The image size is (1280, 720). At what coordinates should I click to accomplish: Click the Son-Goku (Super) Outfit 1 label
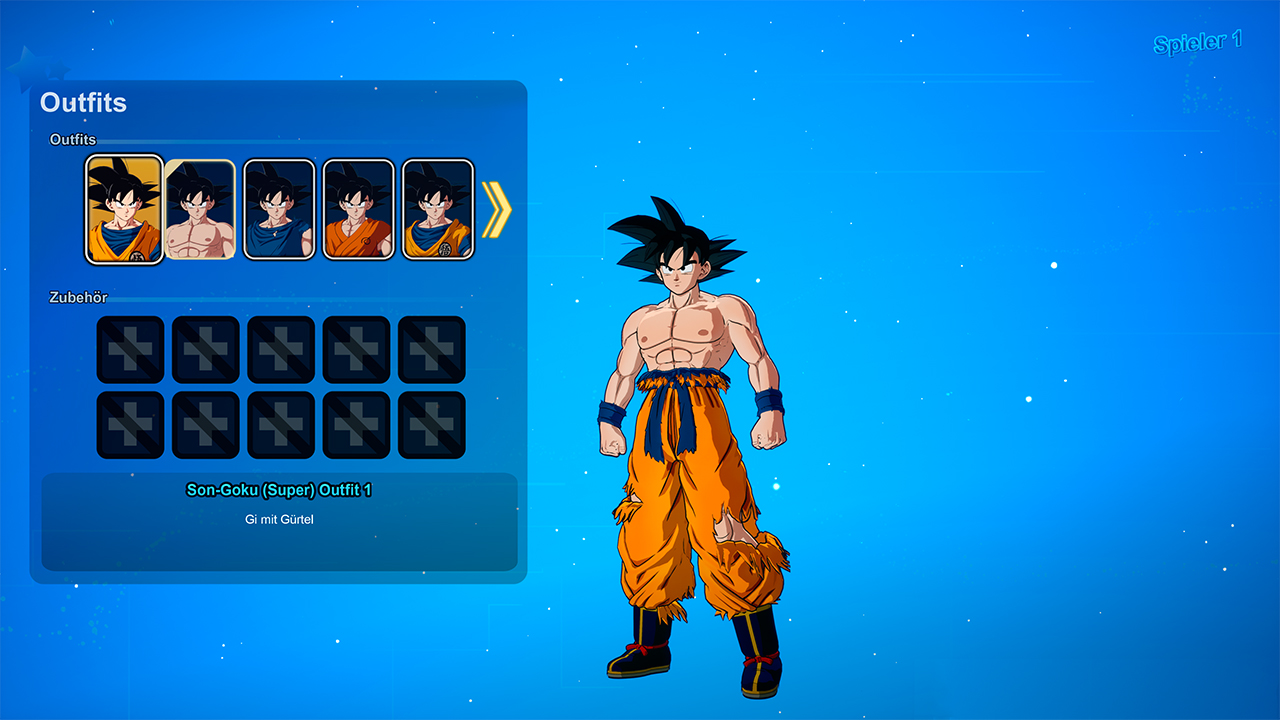click(279, 491)
